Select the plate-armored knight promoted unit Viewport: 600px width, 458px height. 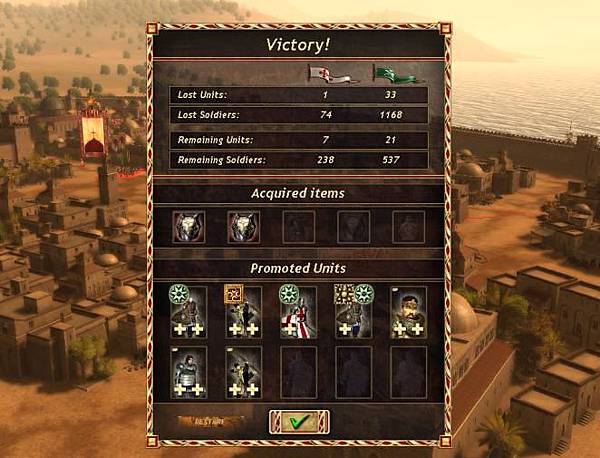tap(188, 371)
